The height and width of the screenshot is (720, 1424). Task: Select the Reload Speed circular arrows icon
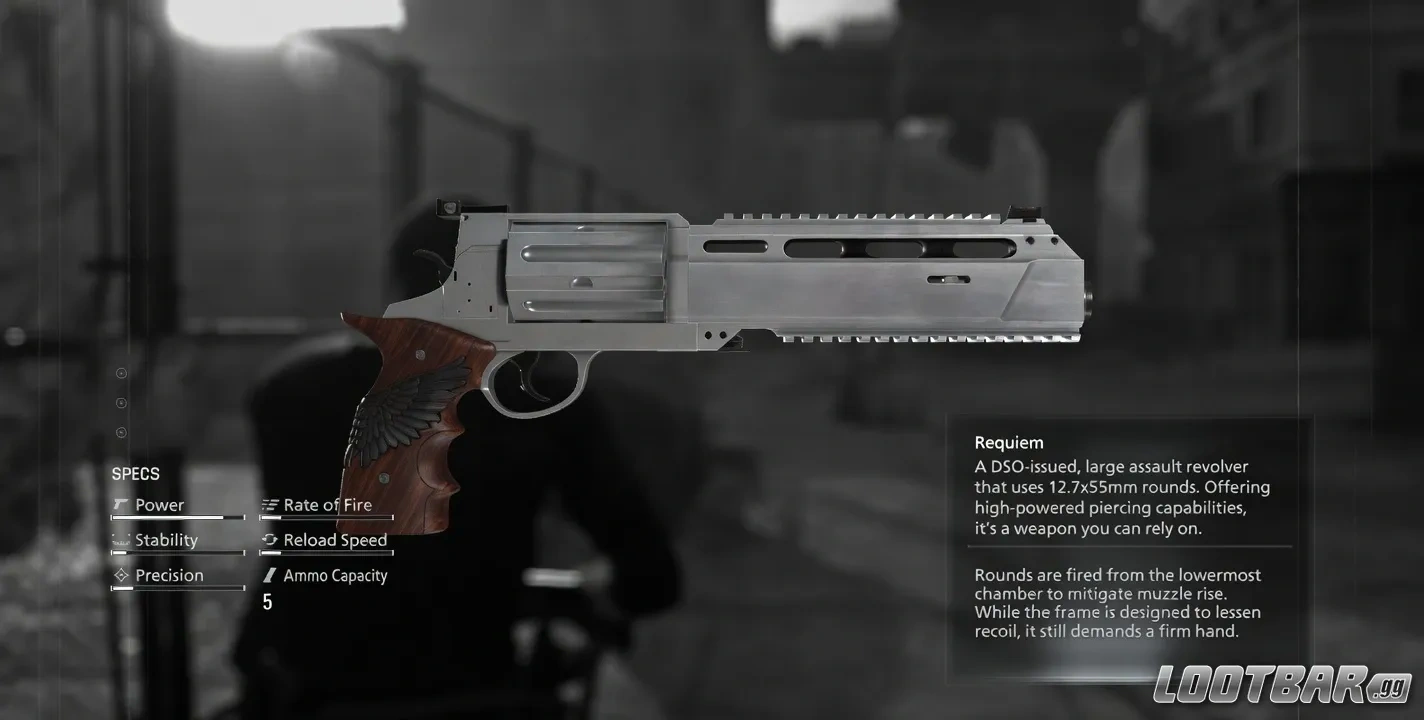tap(268, 539)
